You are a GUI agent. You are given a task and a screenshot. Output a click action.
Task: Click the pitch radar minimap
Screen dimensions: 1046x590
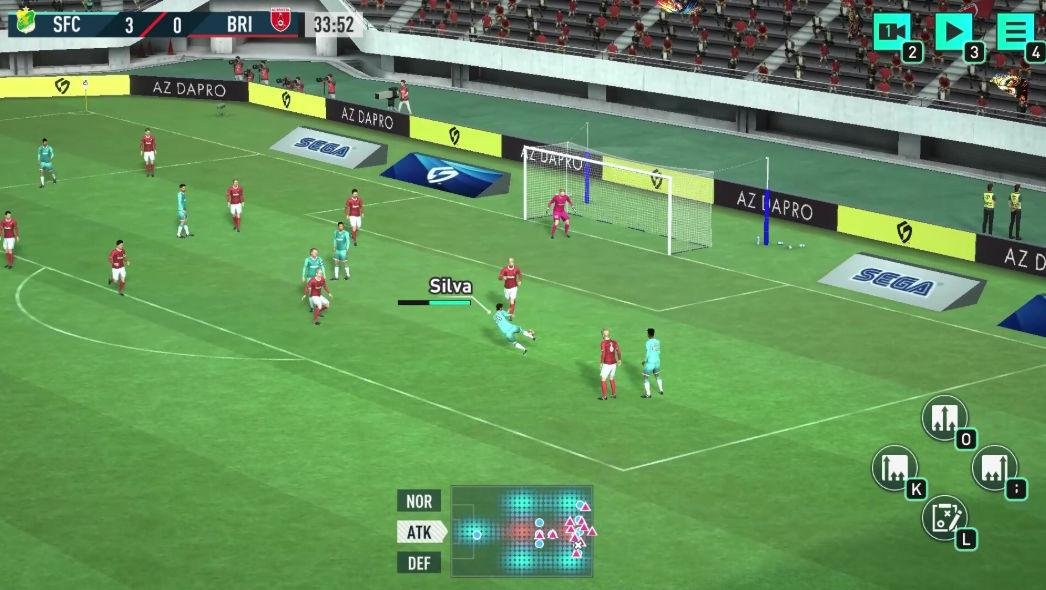521,531
